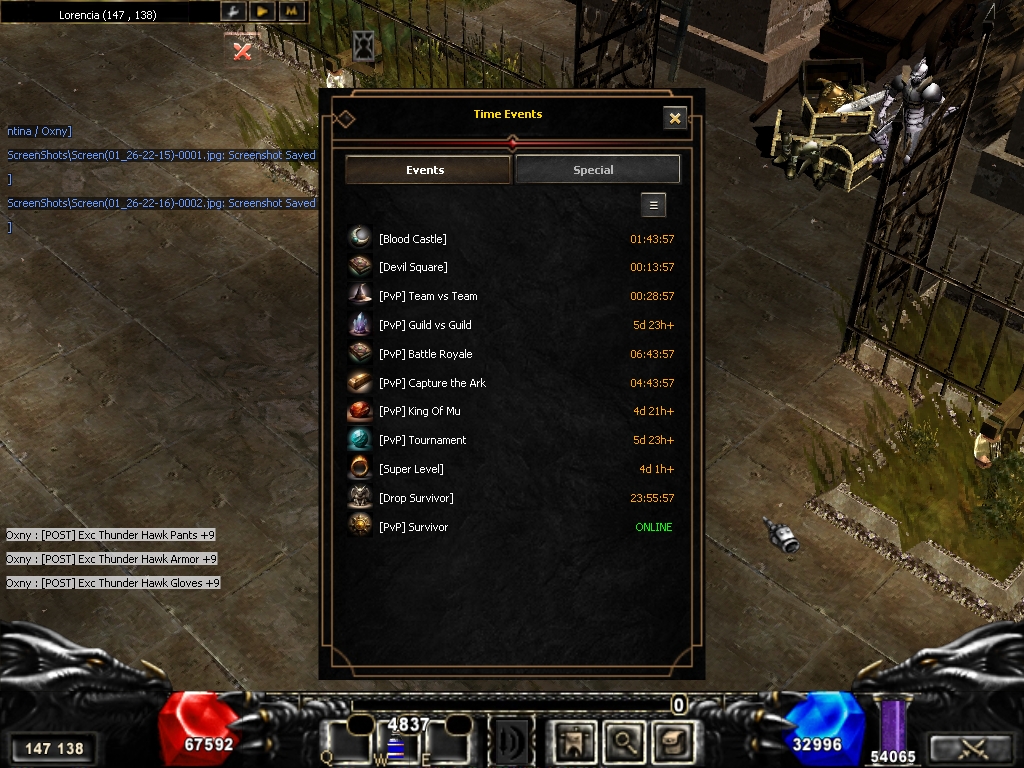Viewport: 1024px width, 768px height.
Task: Open the M menu button
Action: pyautogui.click(x=291, y=11)
